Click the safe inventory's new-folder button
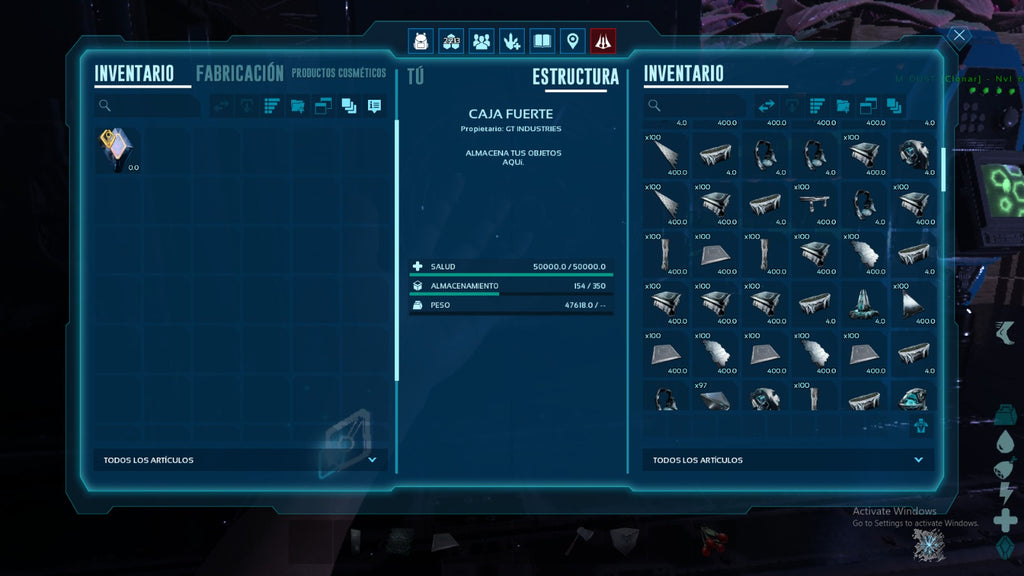1024x576 pixels. [x=843, y=105]
